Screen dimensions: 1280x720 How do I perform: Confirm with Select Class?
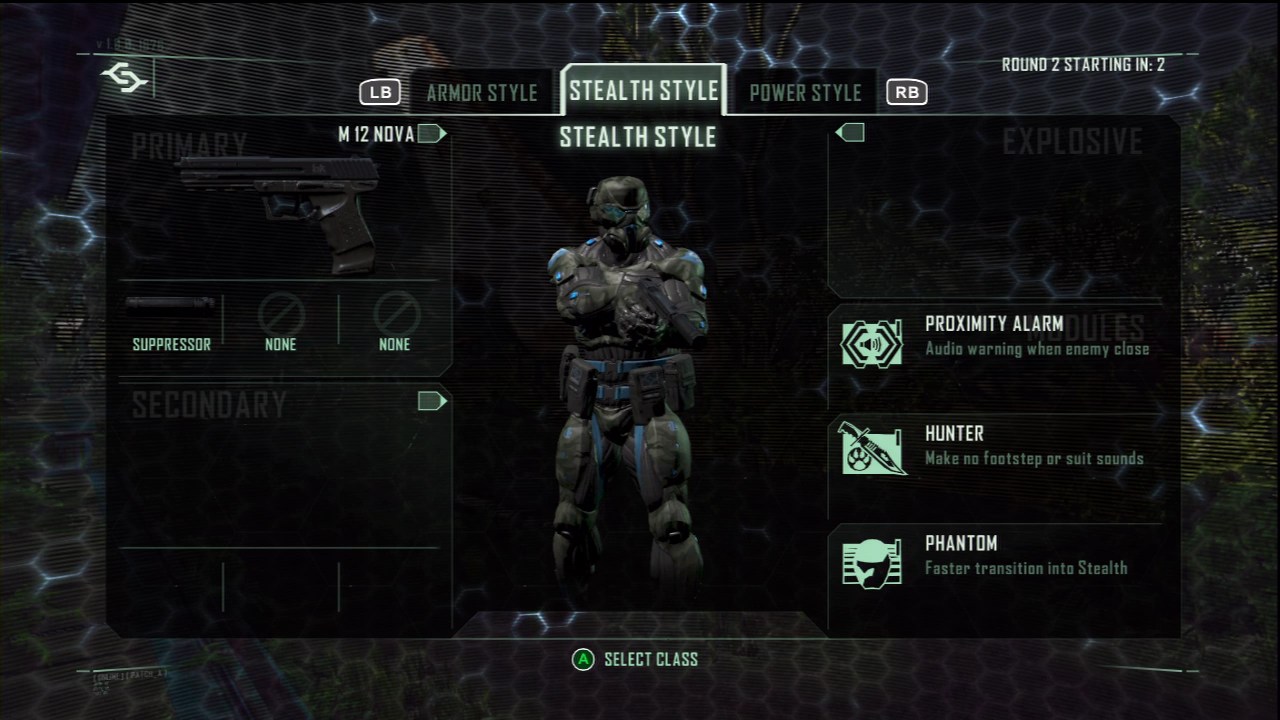coord(636,660)
